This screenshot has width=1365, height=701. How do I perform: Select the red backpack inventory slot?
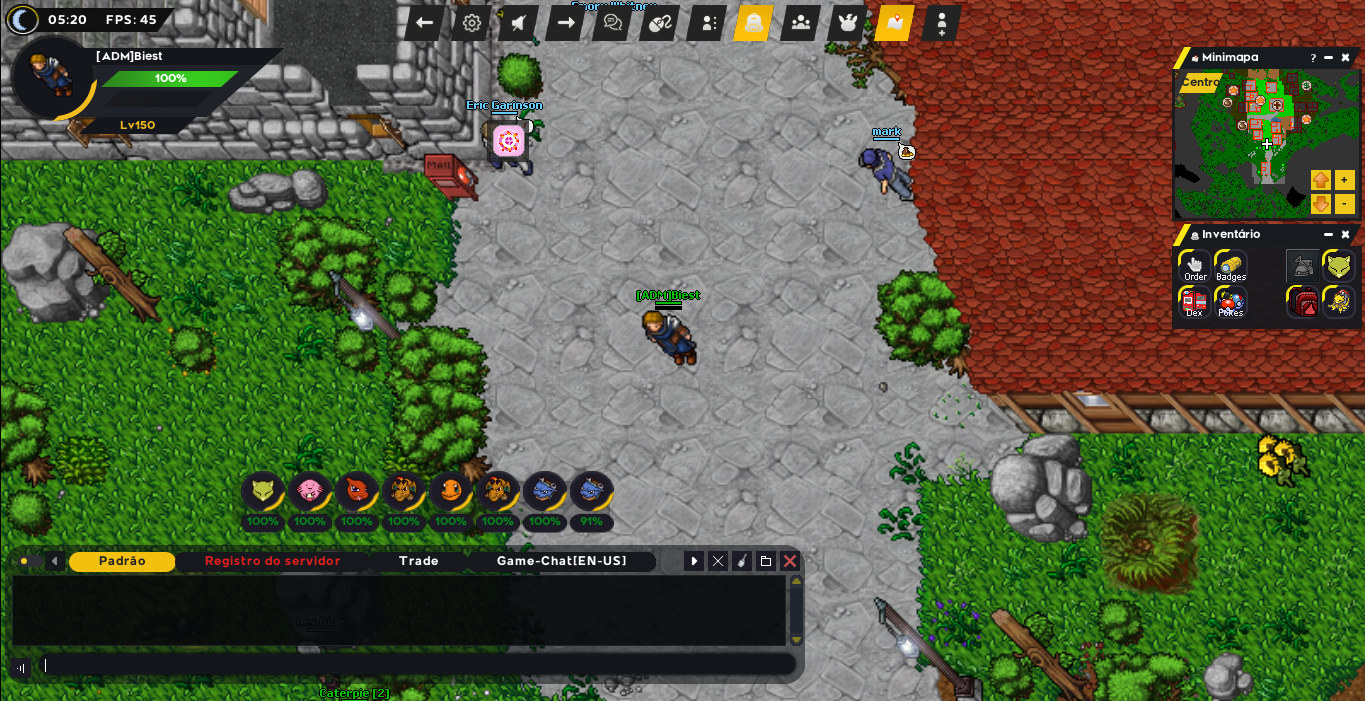click(x=1303, y=302)
